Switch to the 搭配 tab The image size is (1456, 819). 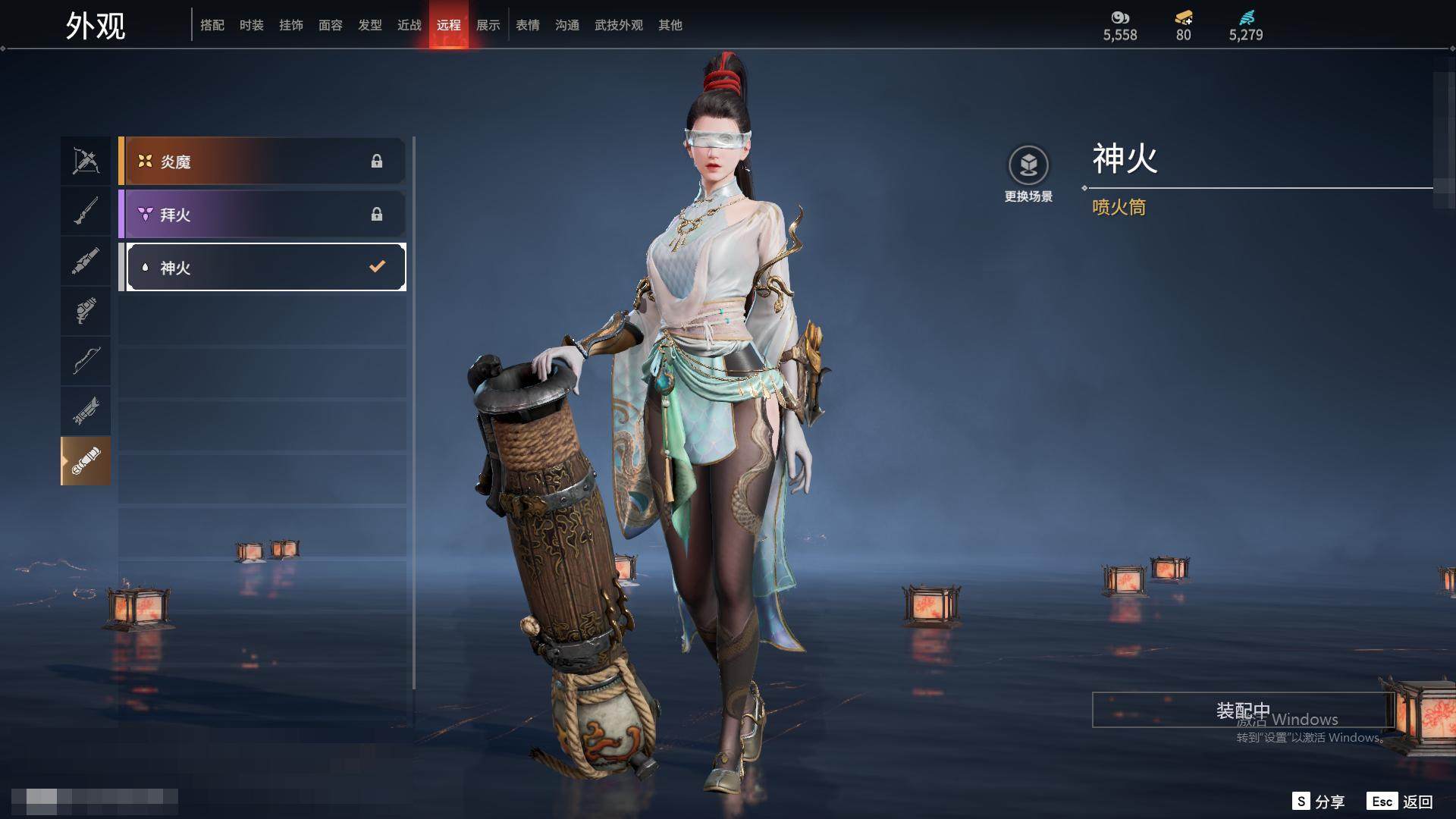pyautogui.click(x=212, y=25)
